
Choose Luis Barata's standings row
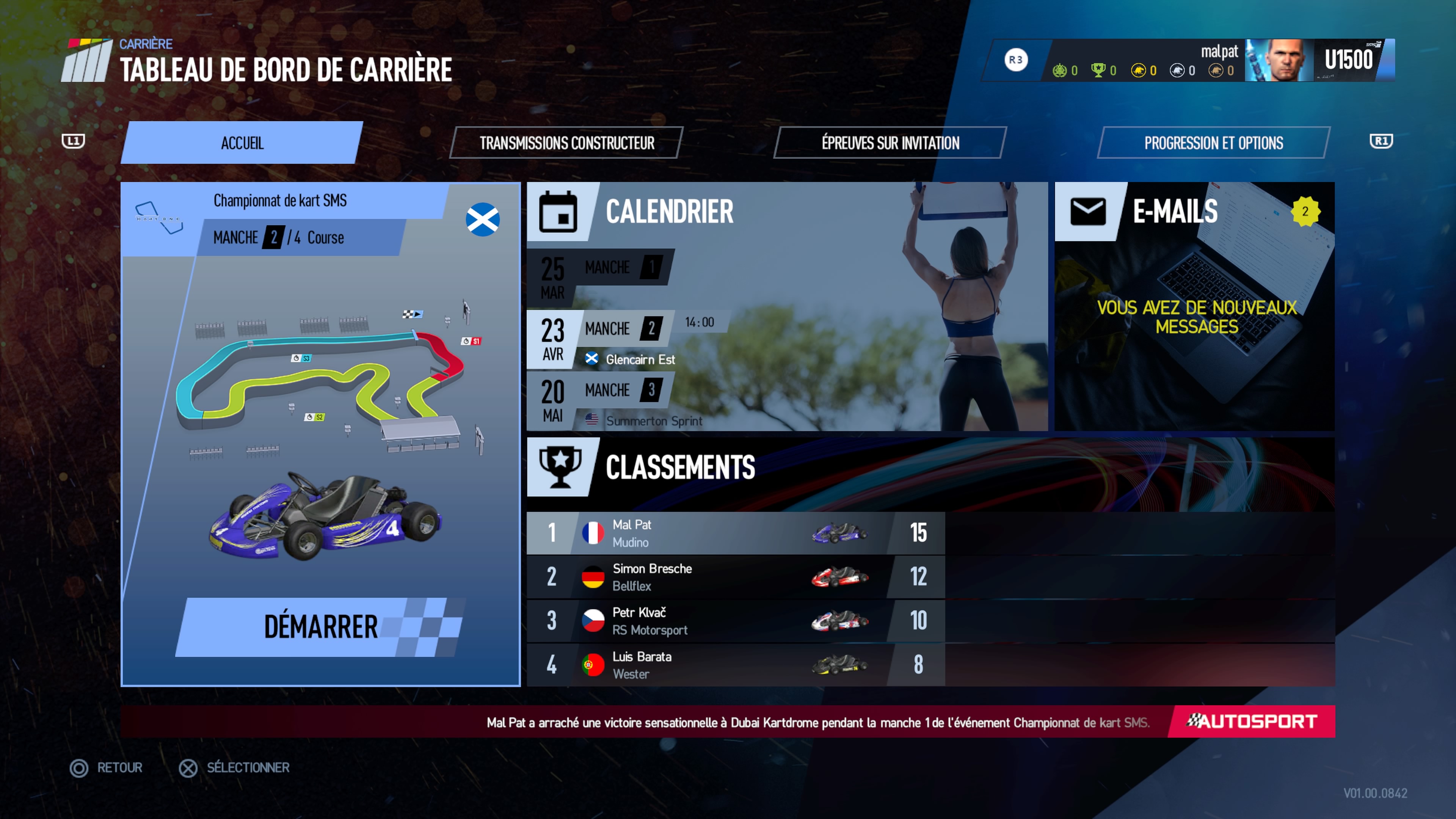click(x=735, y=665)
